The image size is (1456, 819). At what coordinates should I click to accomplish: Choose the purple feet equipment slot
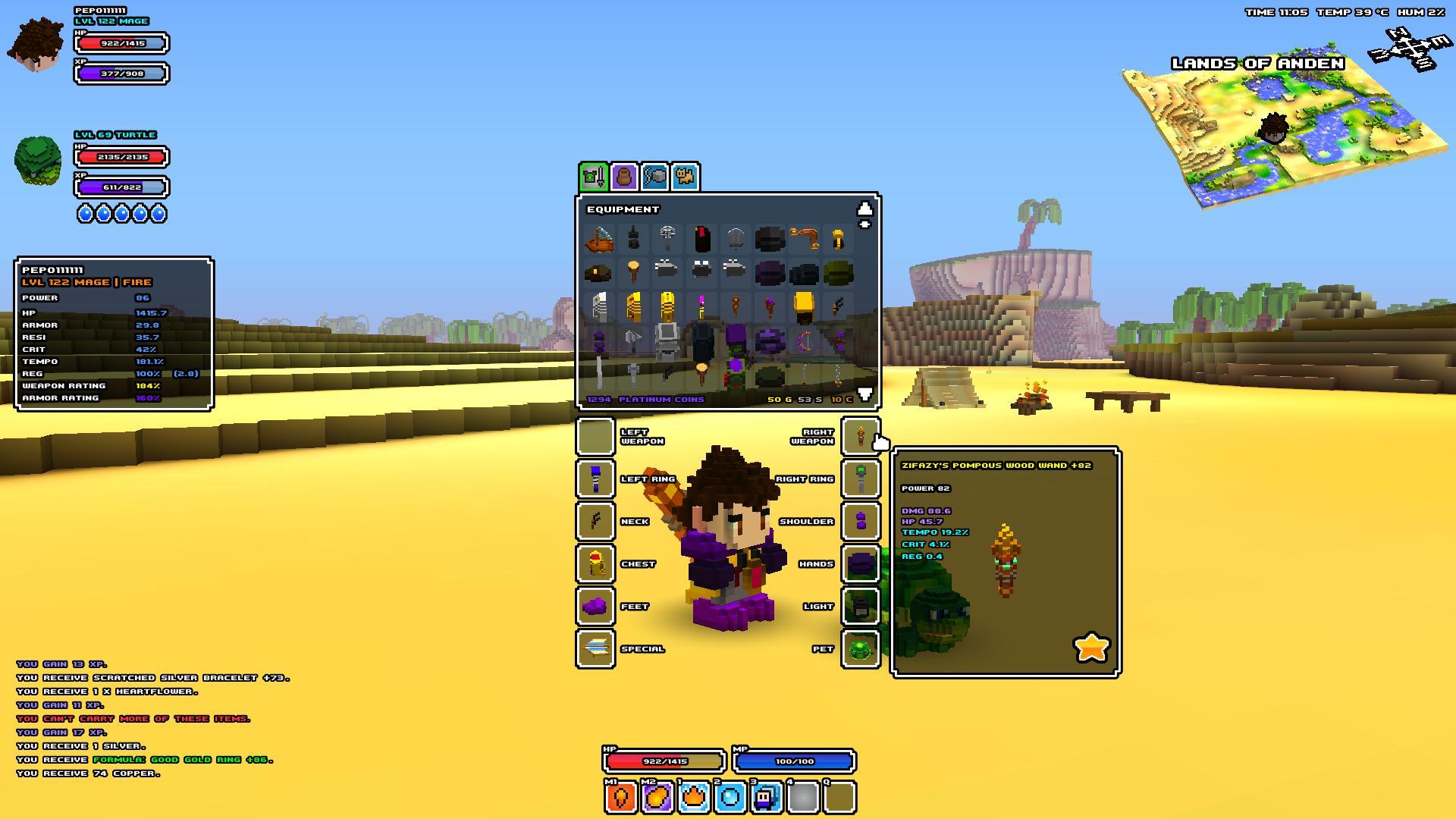pos(595,607)
